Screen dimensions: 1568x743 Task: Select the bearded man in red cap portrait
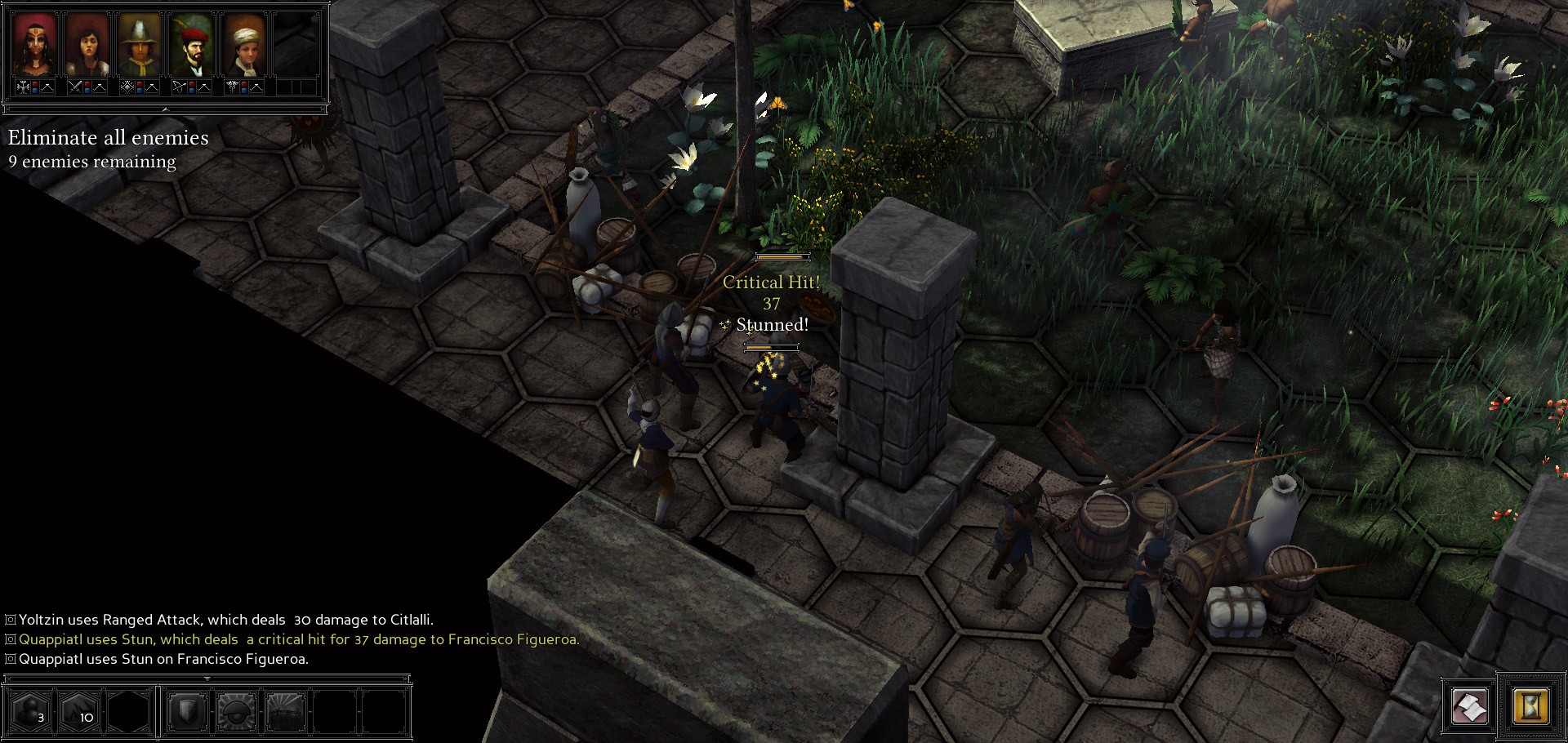pos(193,45)
